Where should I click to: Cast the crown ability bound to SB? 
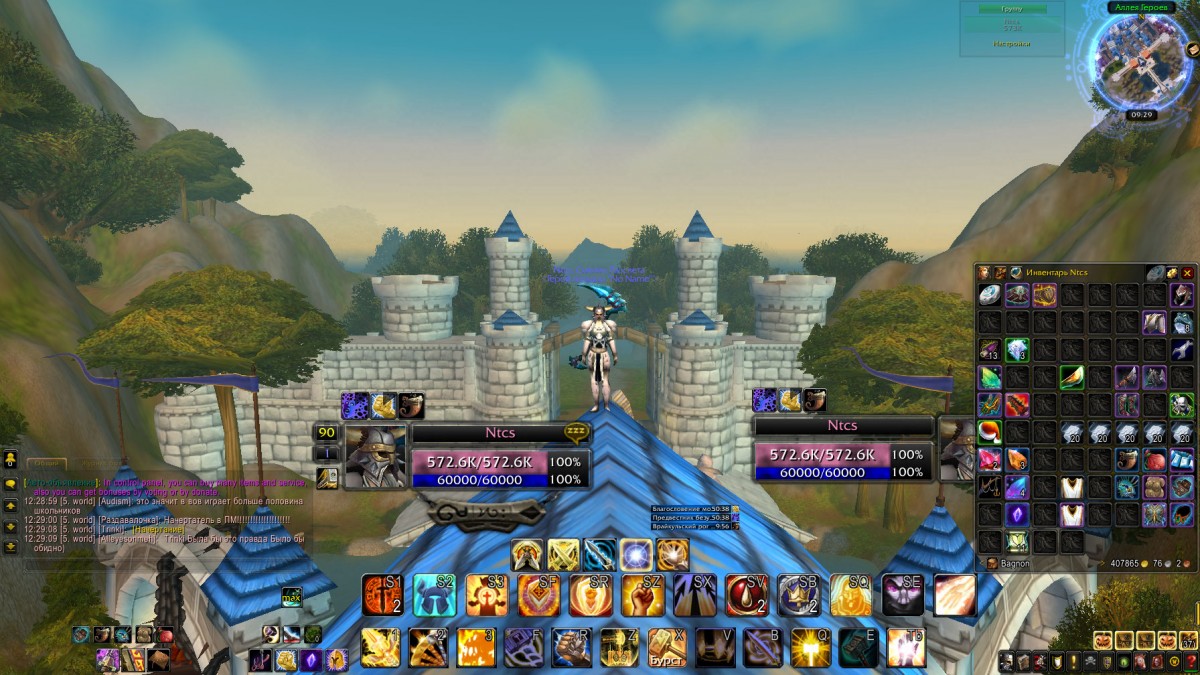pyautogui.click(x=799, y=595)
